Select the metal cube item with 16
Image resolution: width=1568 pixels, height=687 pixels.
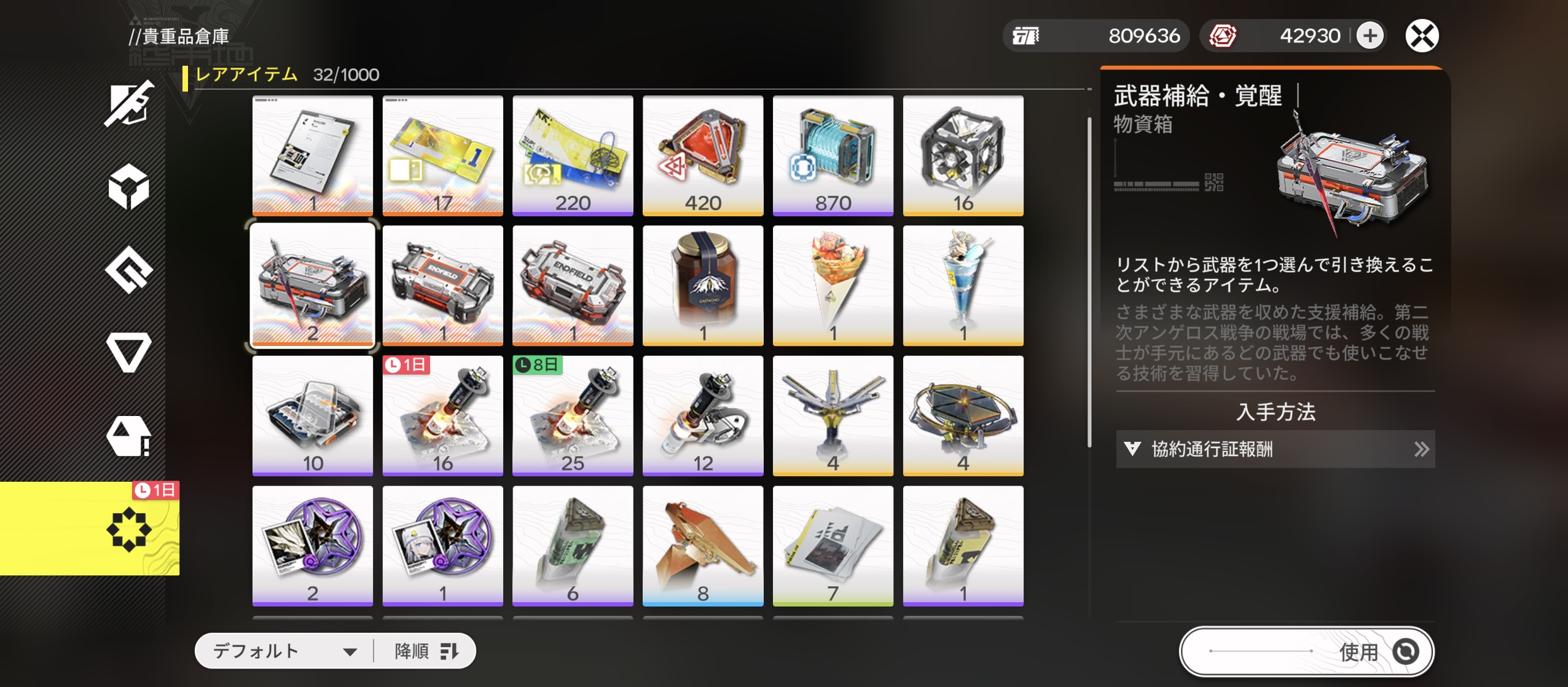click(963, 155)
